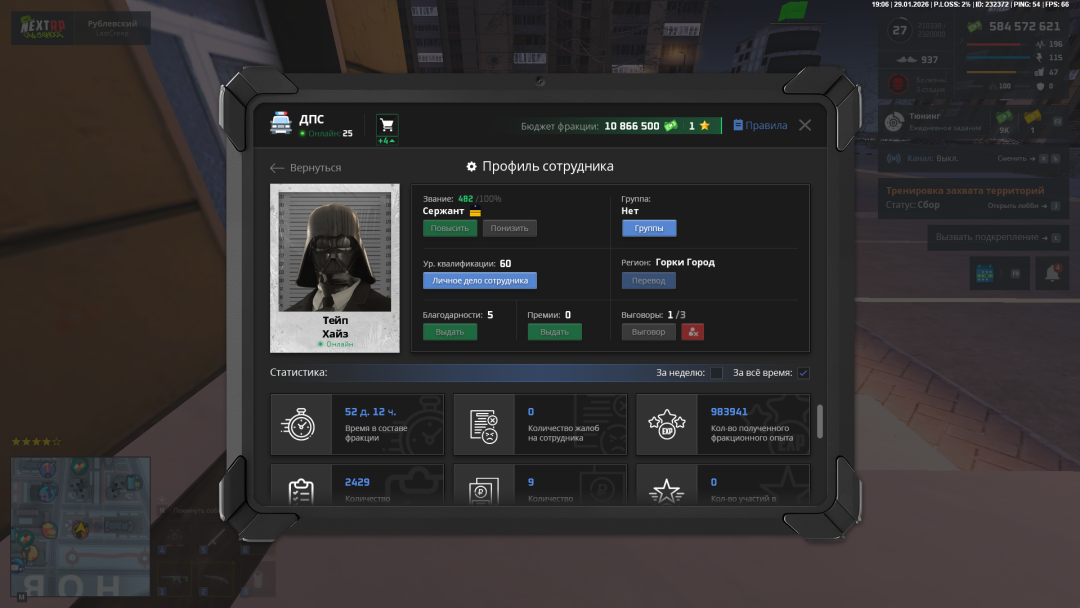Go back with the Вернуться button

coord(306,168)
